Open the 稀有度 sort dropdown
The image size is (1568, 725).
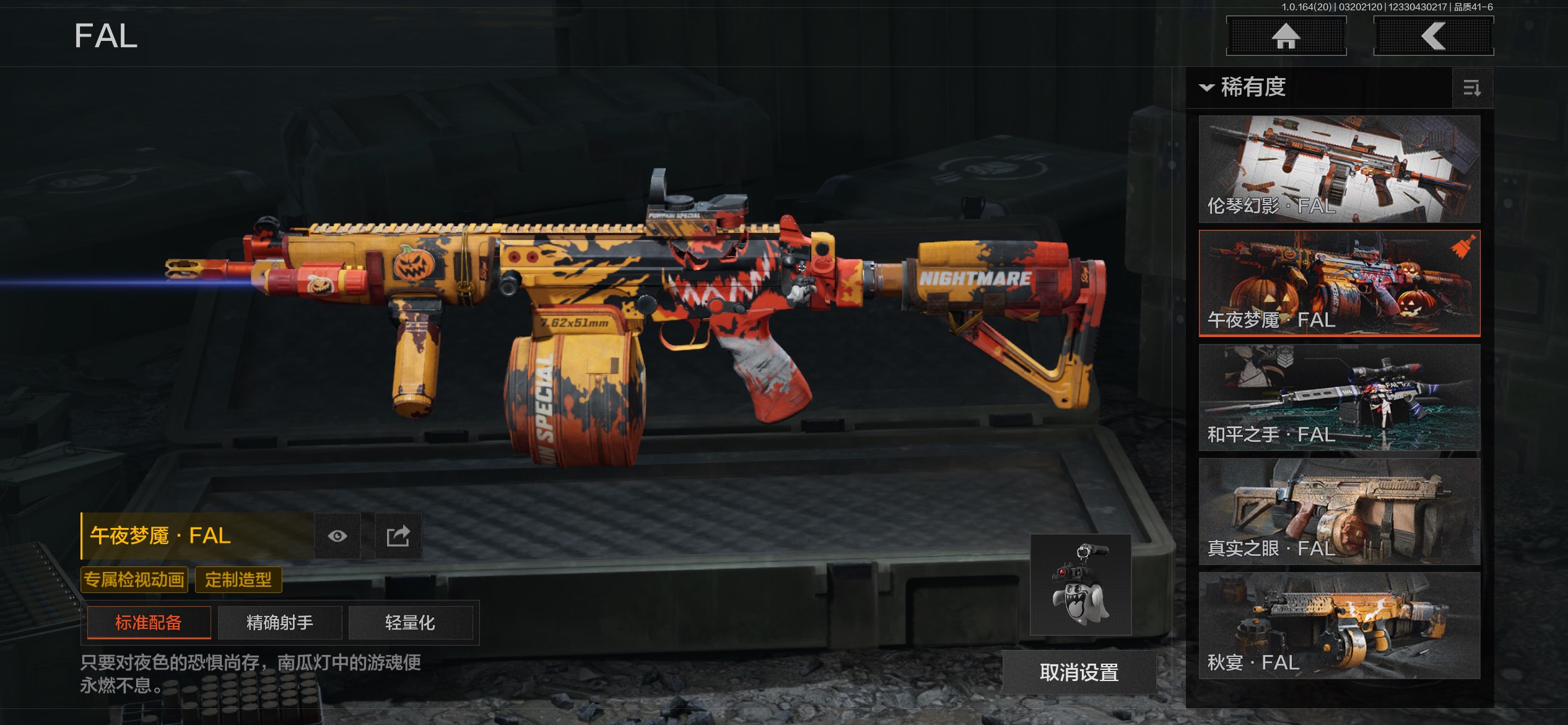click(1244, 87)
